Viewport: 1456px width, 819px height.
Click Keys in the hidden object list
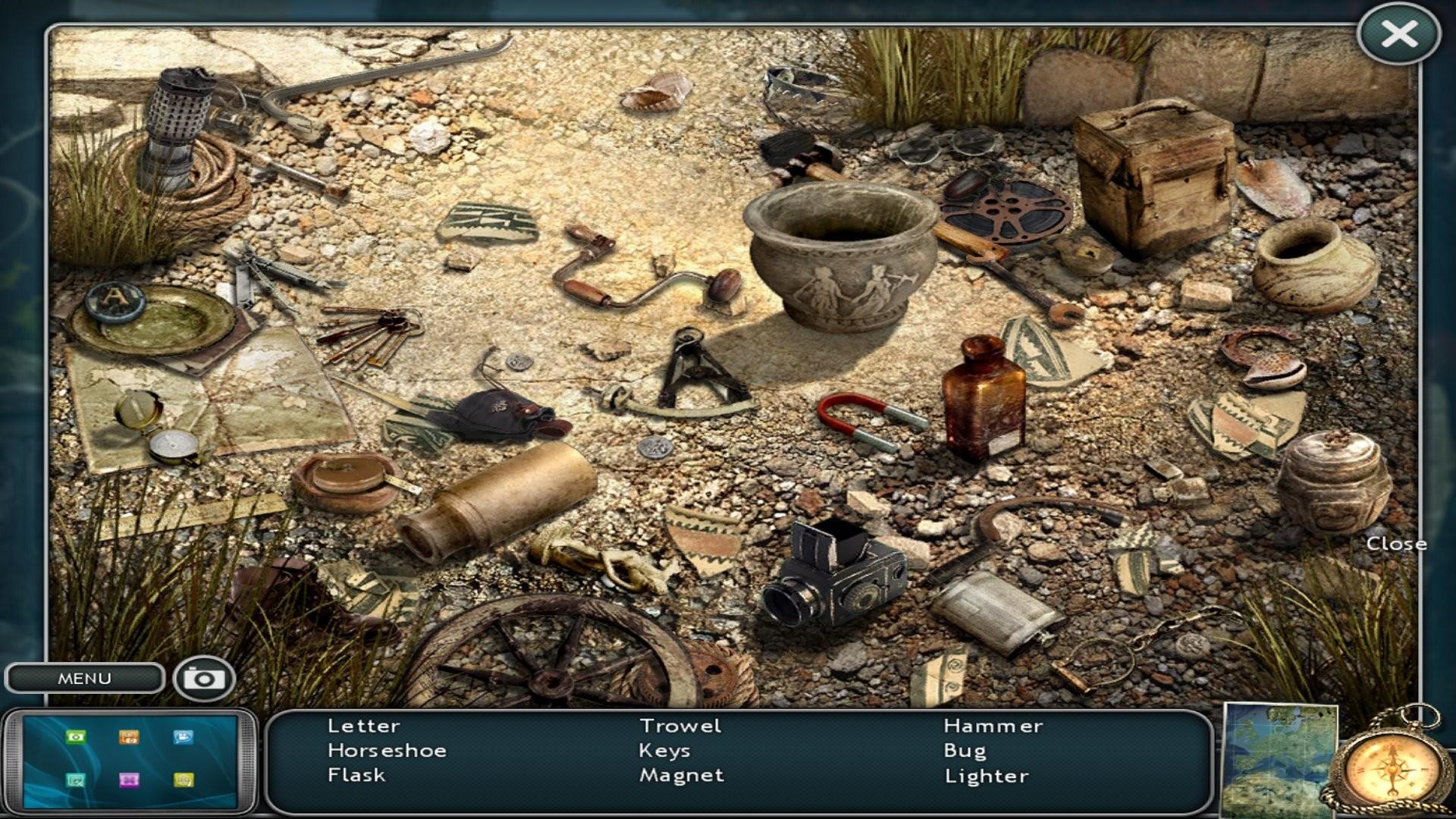click(x=664, y=750)
